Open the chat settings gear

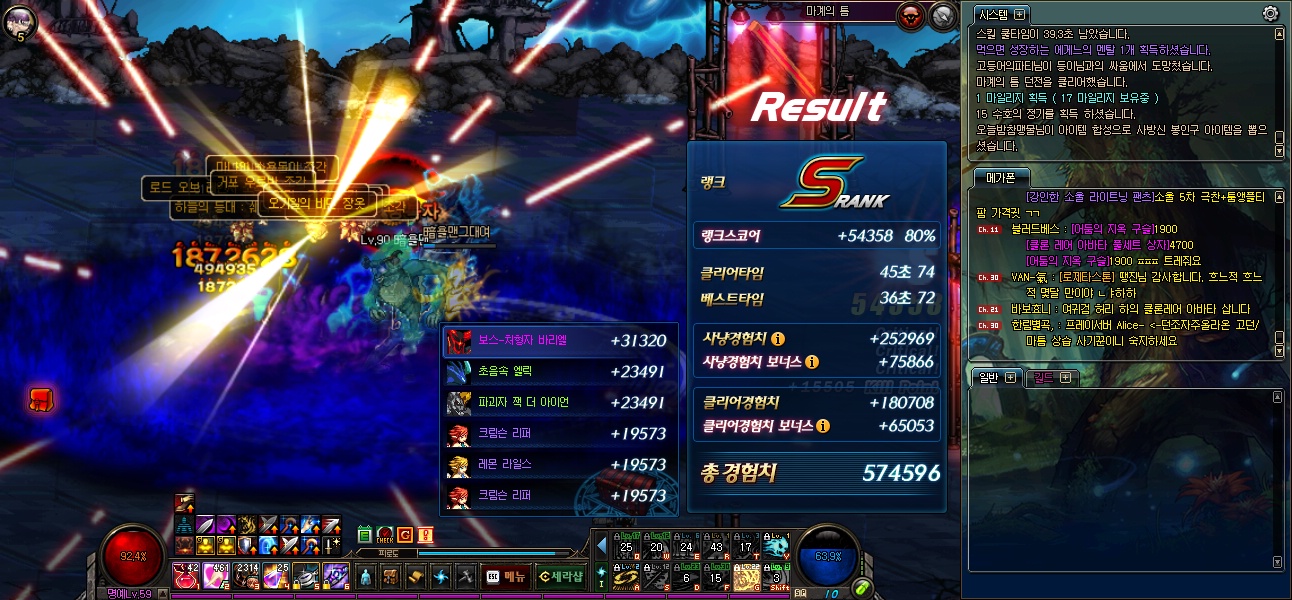pyautogui.click(x=1270, y=14)
